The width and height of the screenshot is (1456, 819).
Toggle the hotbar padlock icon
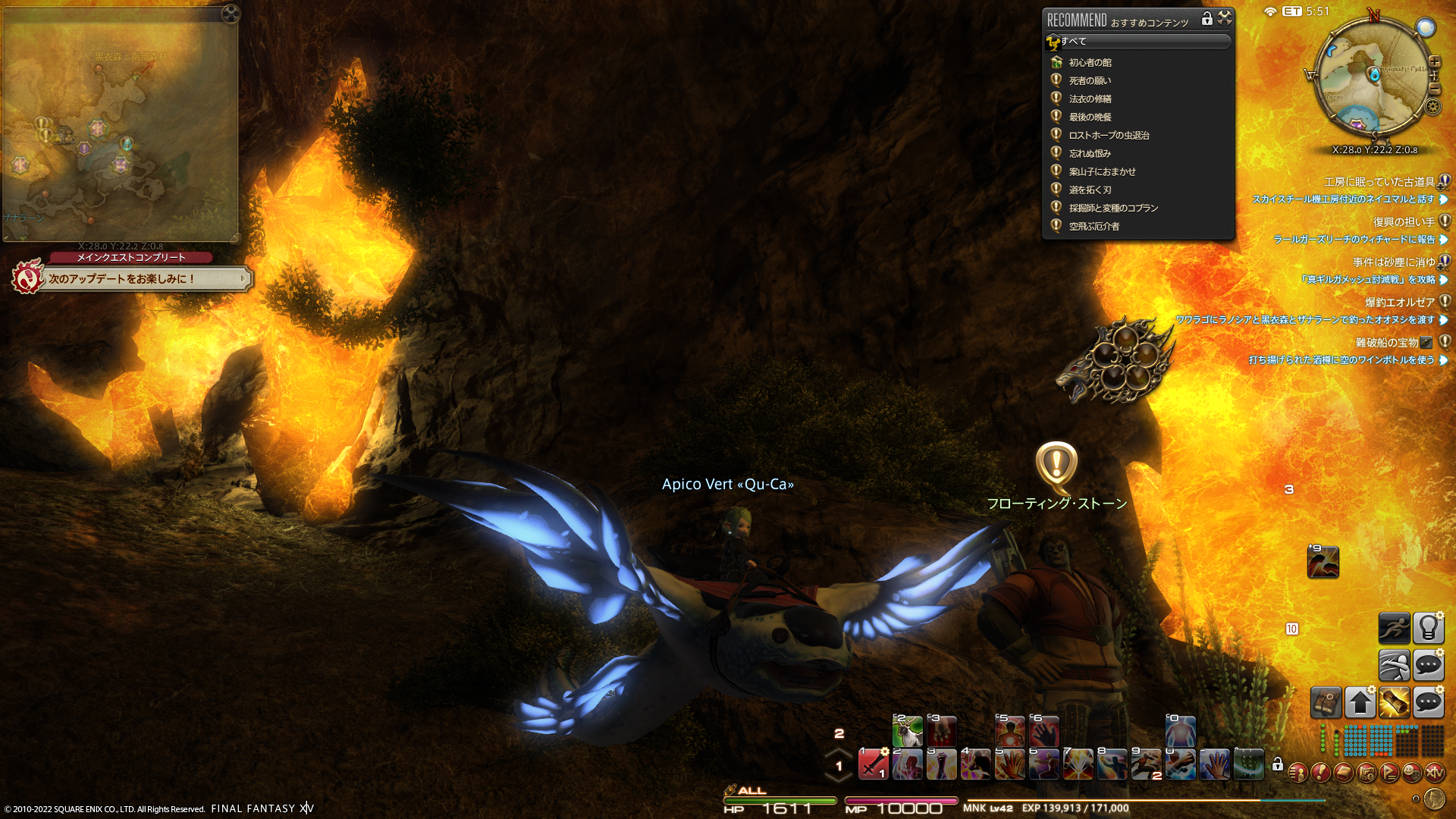1278,764
